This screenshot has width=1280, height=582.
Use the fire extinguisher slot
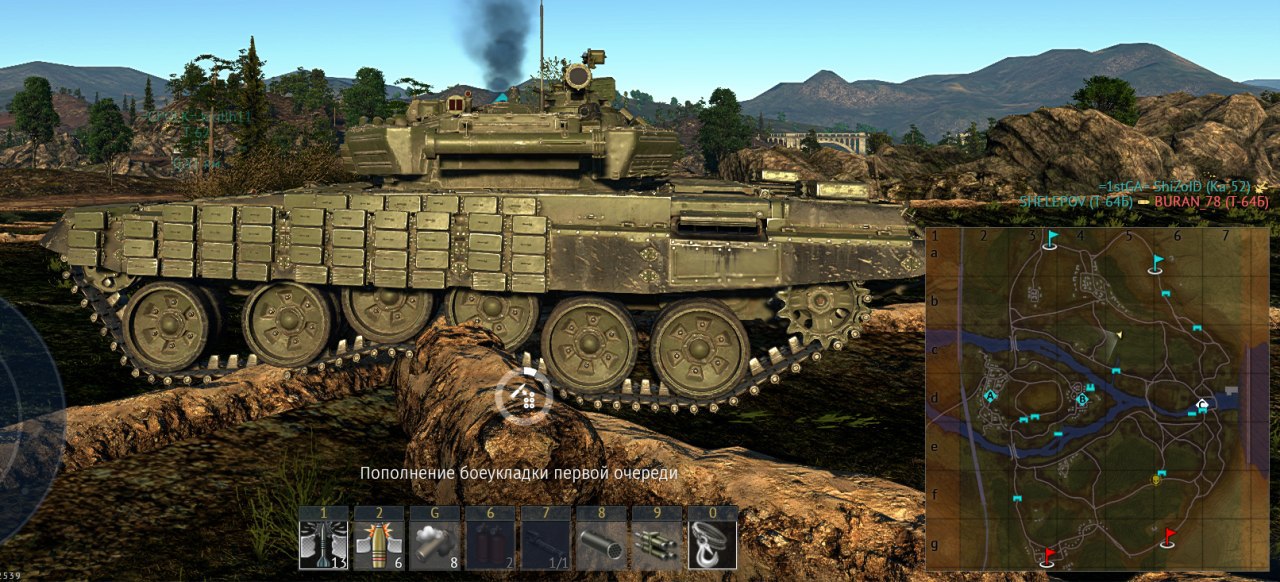pyautogui.click(x=490, y=544)
